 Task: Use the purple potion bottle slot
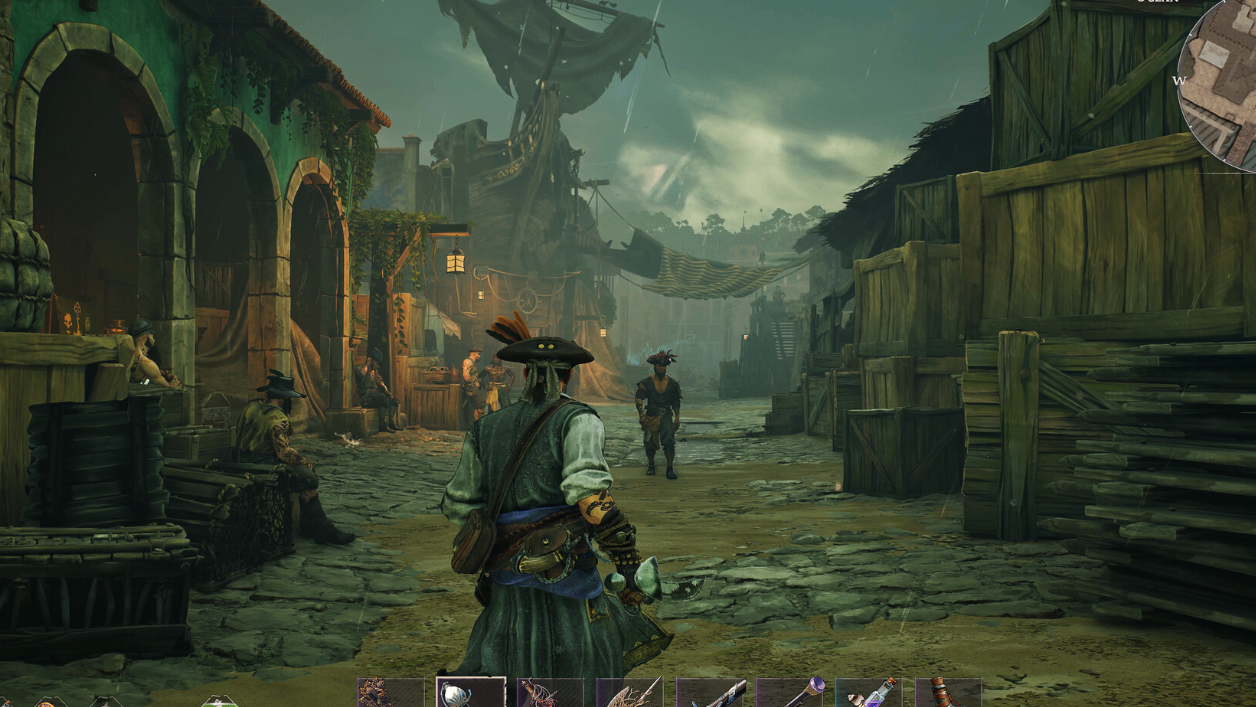(868, 693)
